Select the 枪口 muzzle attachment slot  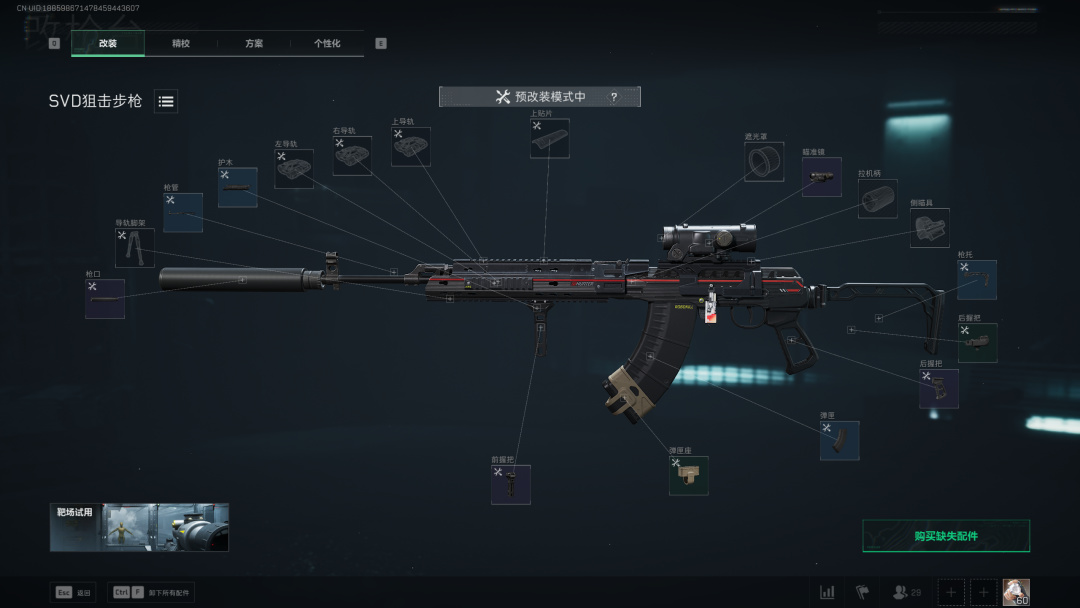[105, 299]
